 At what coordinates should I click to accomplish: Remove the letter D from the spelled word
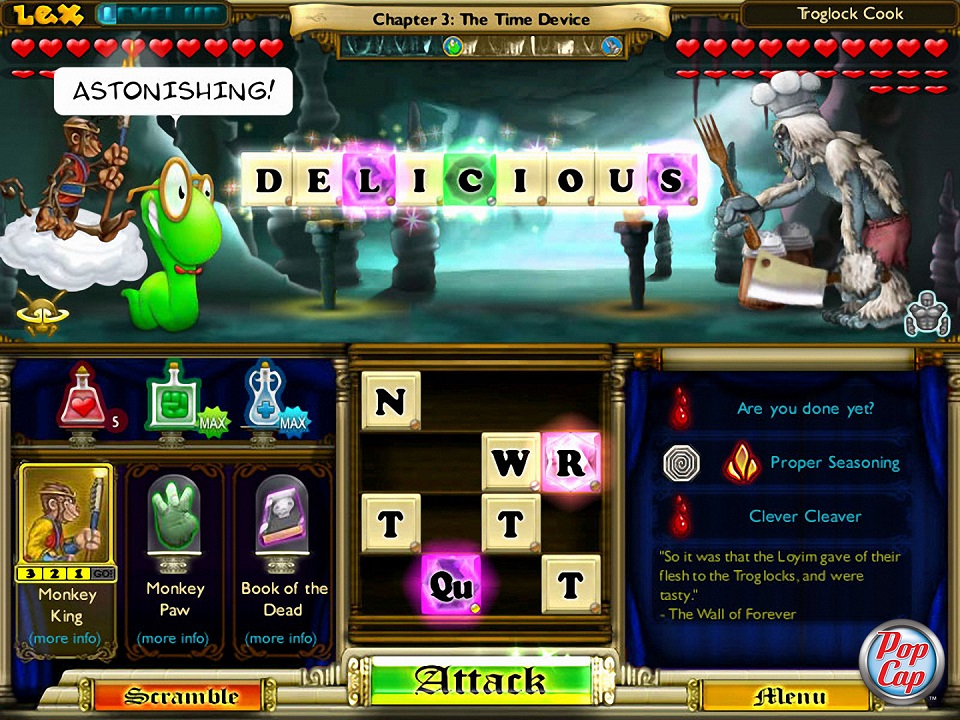[268, 181]
